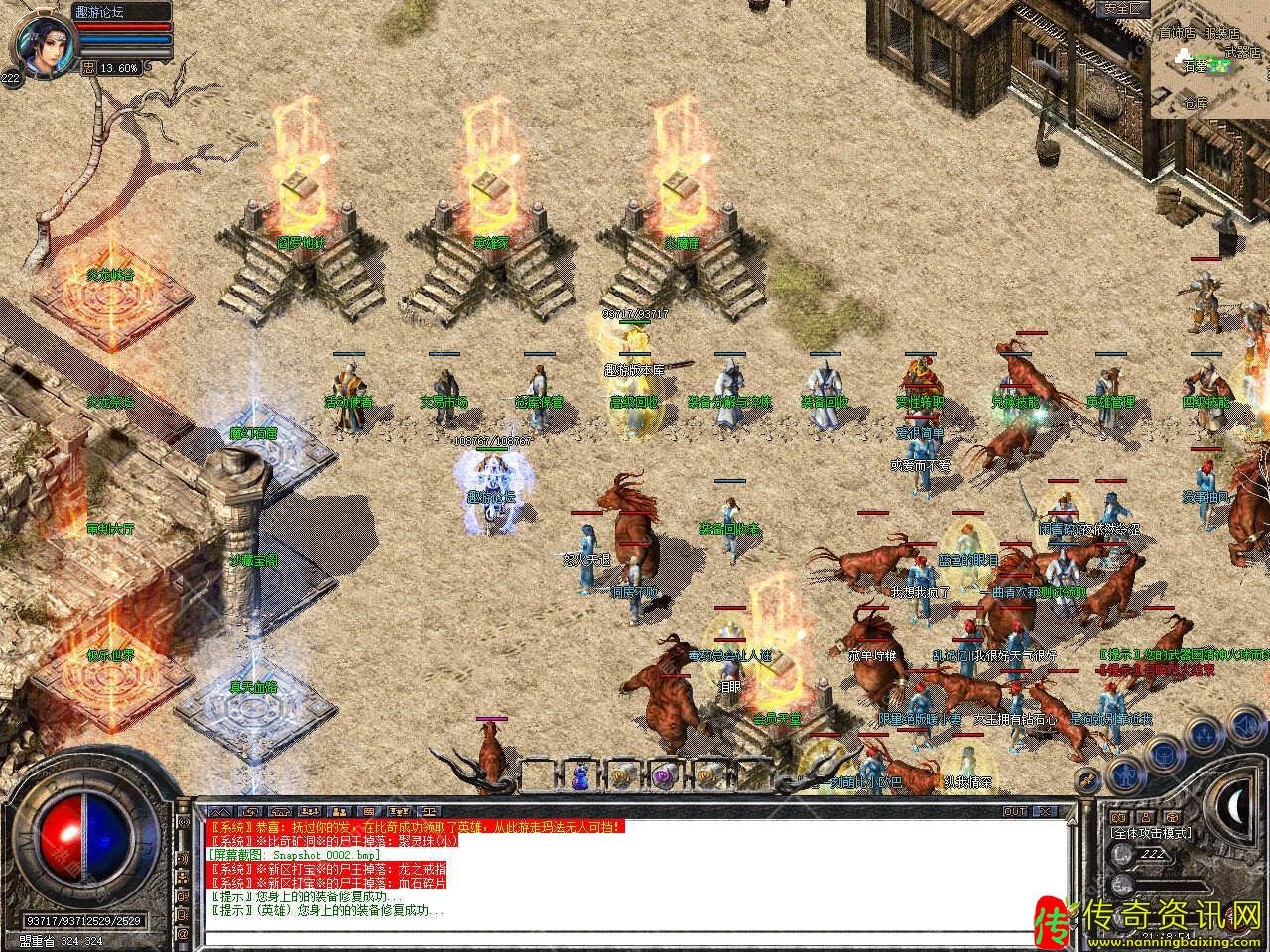This screenshot has height=952, width=1270.
Task: Click the hero portrait in the corner
Action: [x=40, y=42]
